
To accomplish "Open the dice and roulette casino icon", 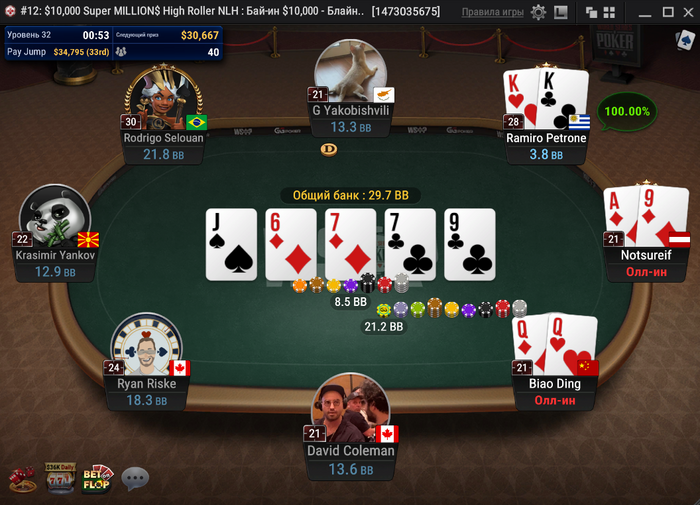I will [x=24, y=479].
